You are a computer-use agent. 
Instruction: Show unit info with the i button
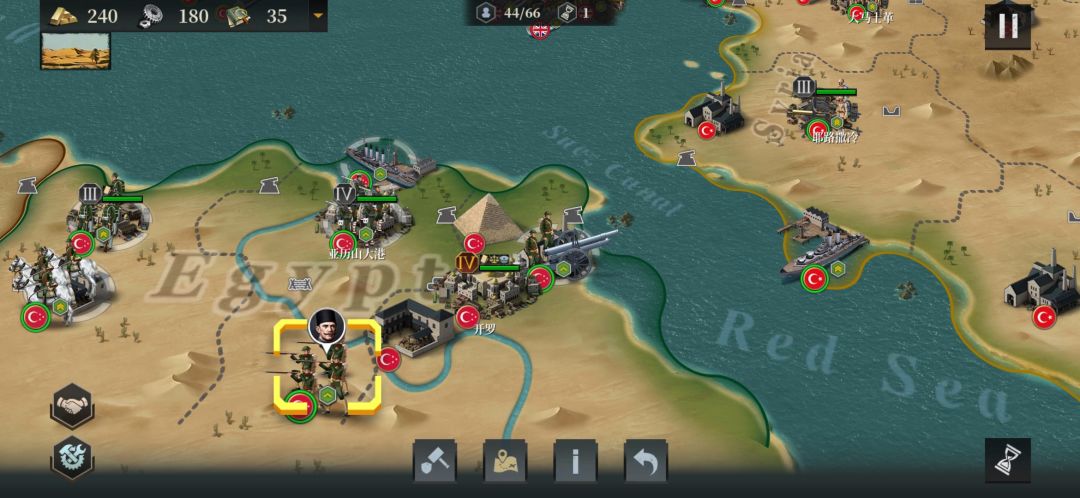point(575,461)
